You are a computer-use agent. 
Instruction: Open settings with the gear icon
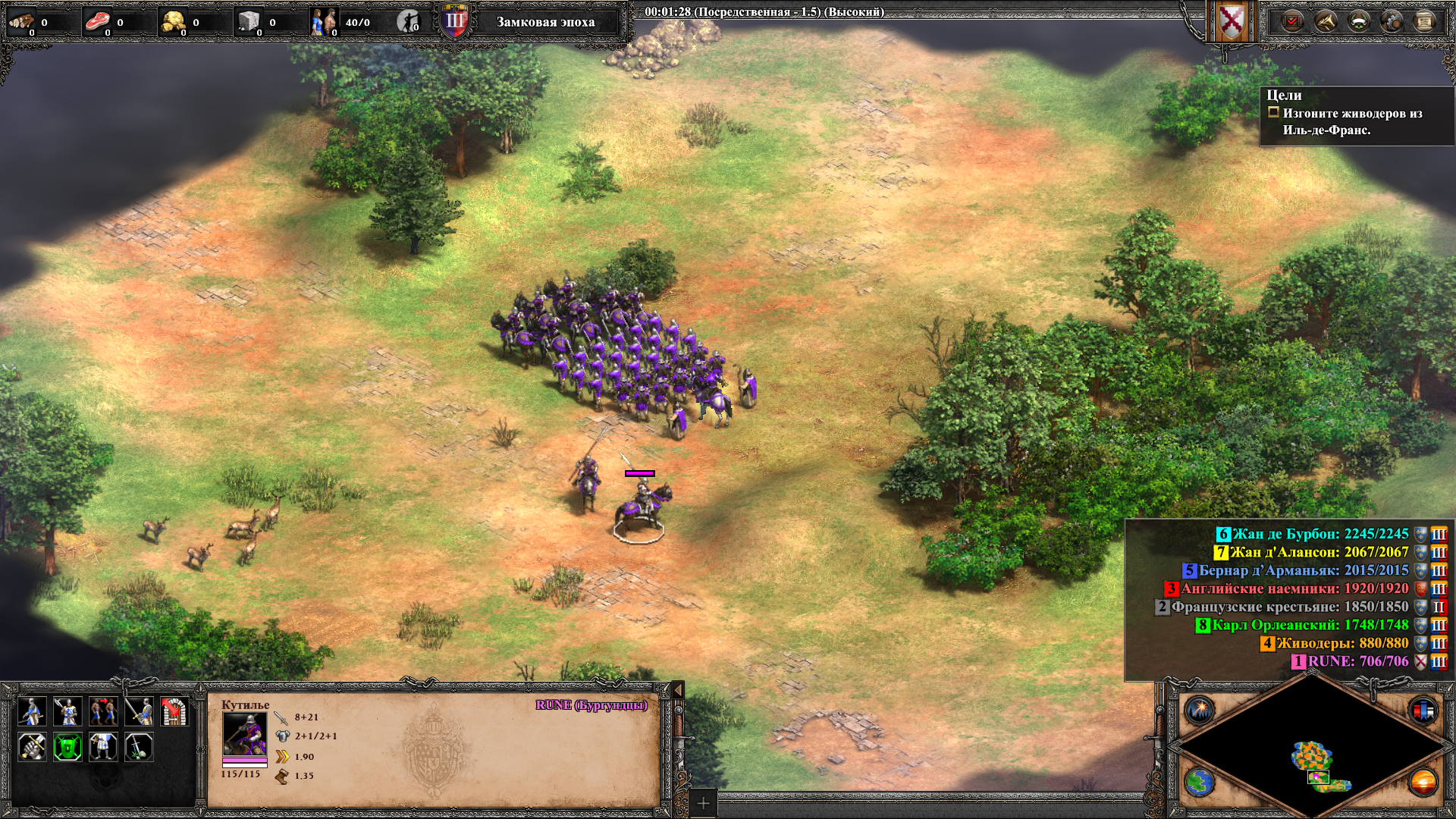tap(1392, 21)
